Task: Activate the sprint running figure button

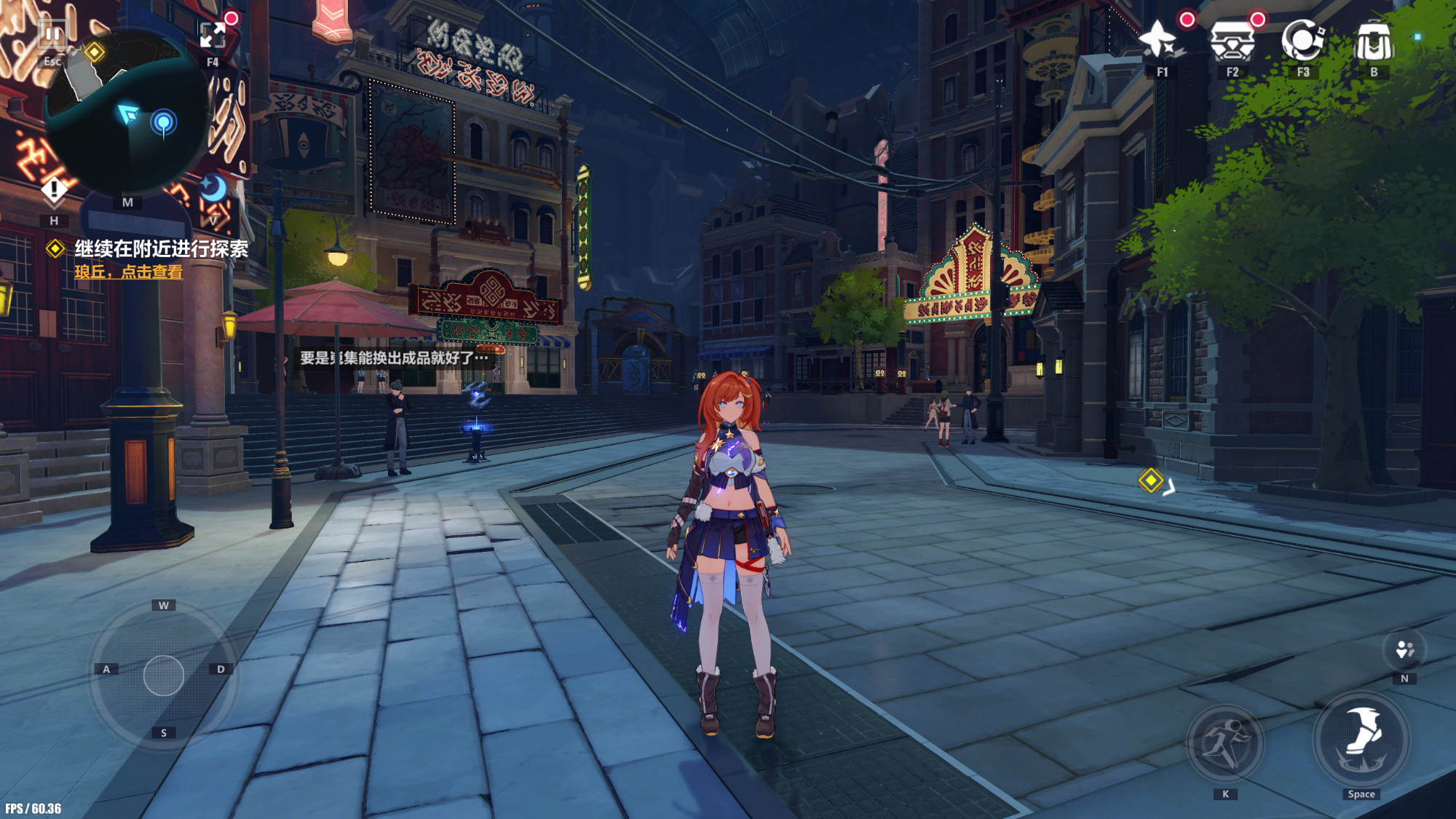Action: point(1226,743)
